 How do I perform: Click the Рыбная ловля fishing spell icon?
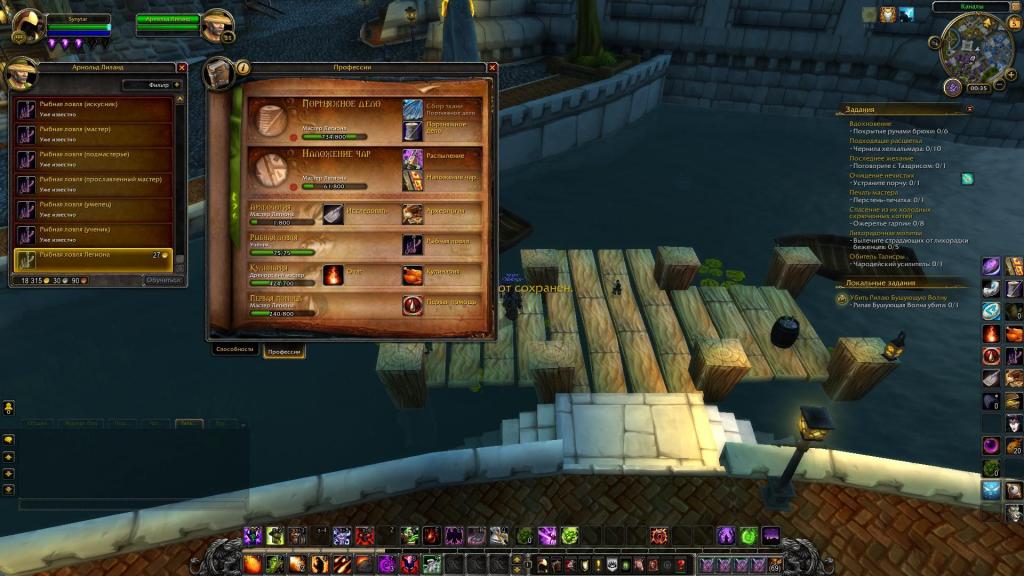pos(413,243)
